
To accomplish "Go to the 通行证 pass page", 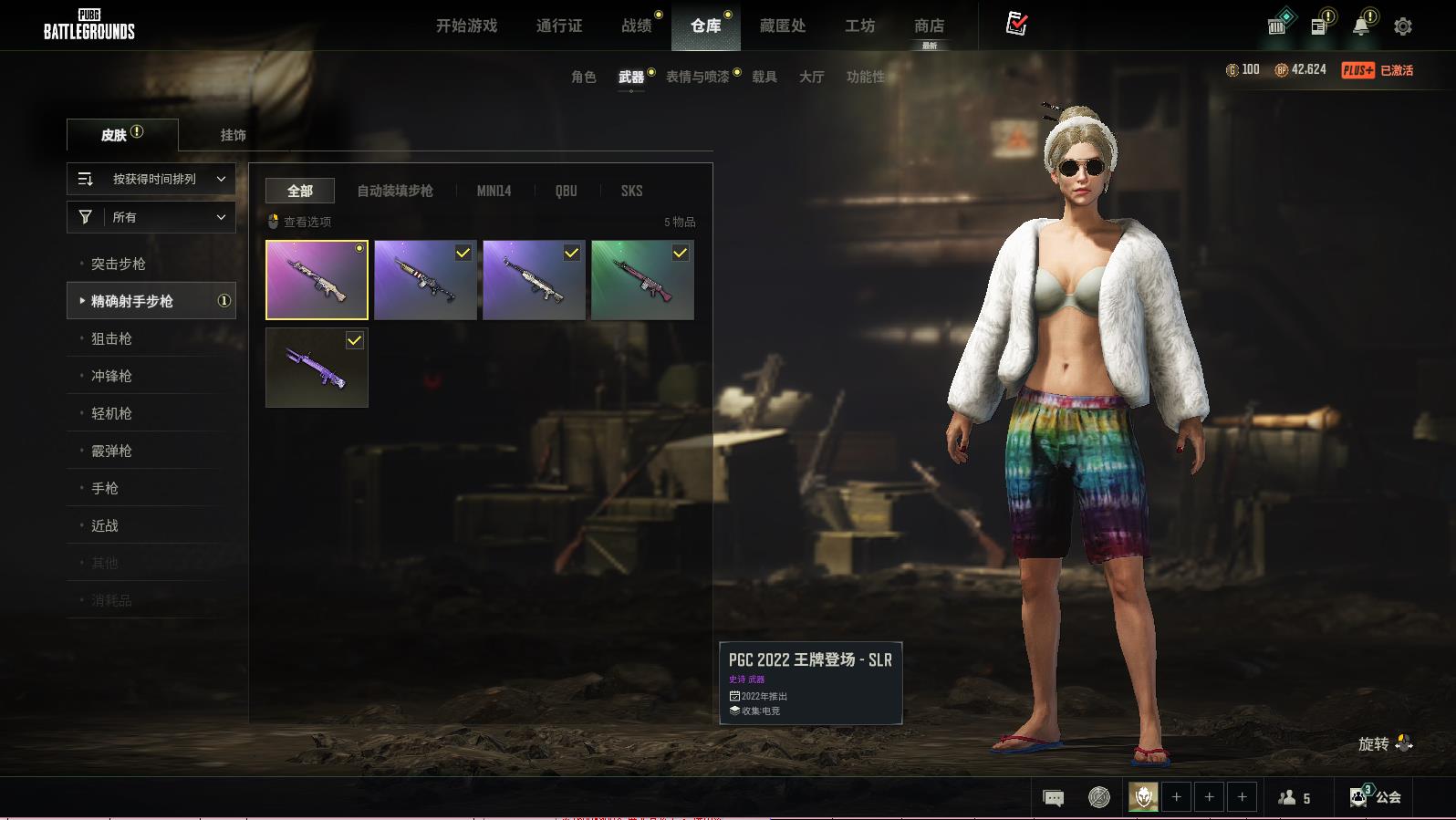I will [558, 26].
